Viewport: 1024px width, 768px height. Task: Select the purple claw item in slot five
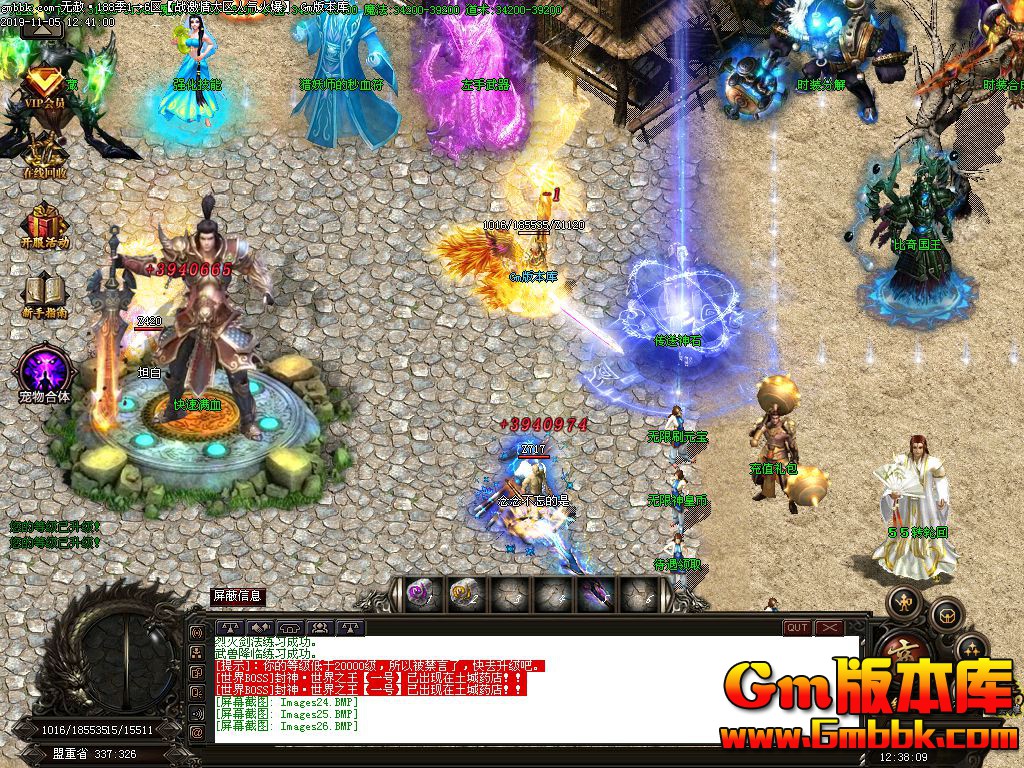598,594
